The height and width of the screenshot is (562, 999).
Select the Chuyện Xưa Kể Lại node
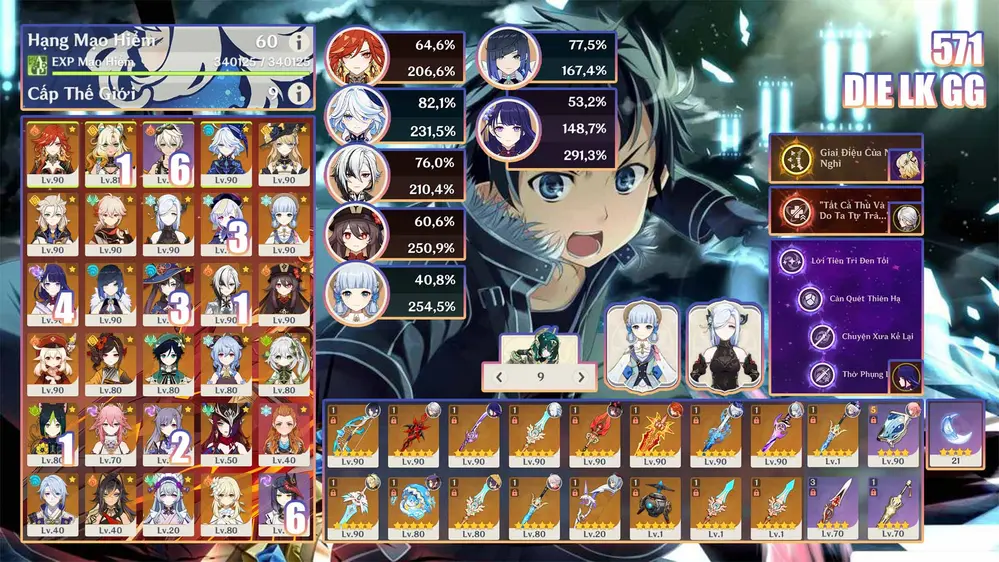click(822, 337)
